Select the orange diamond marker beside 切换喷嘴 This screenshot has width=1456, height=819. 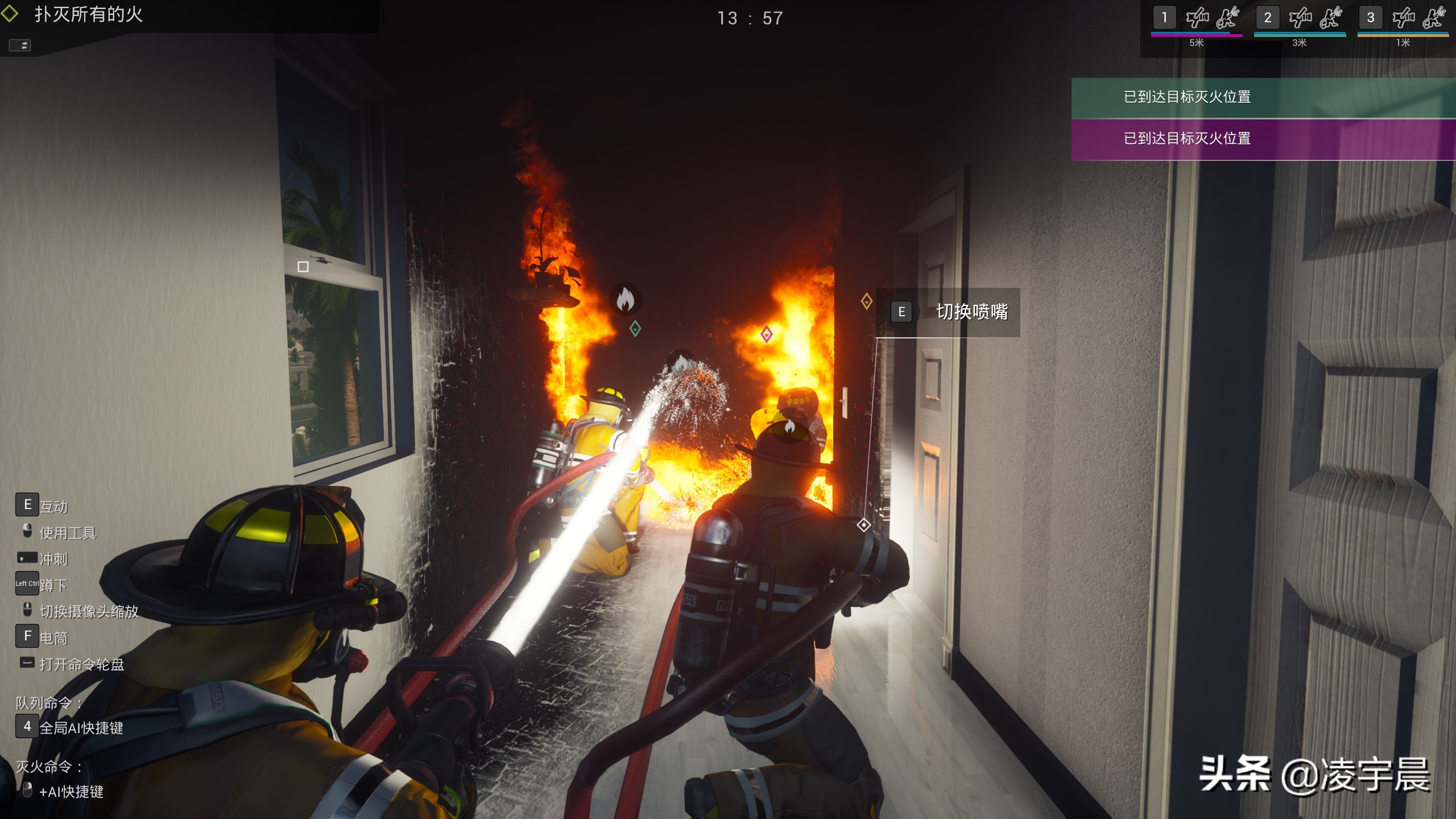point(866,301)
